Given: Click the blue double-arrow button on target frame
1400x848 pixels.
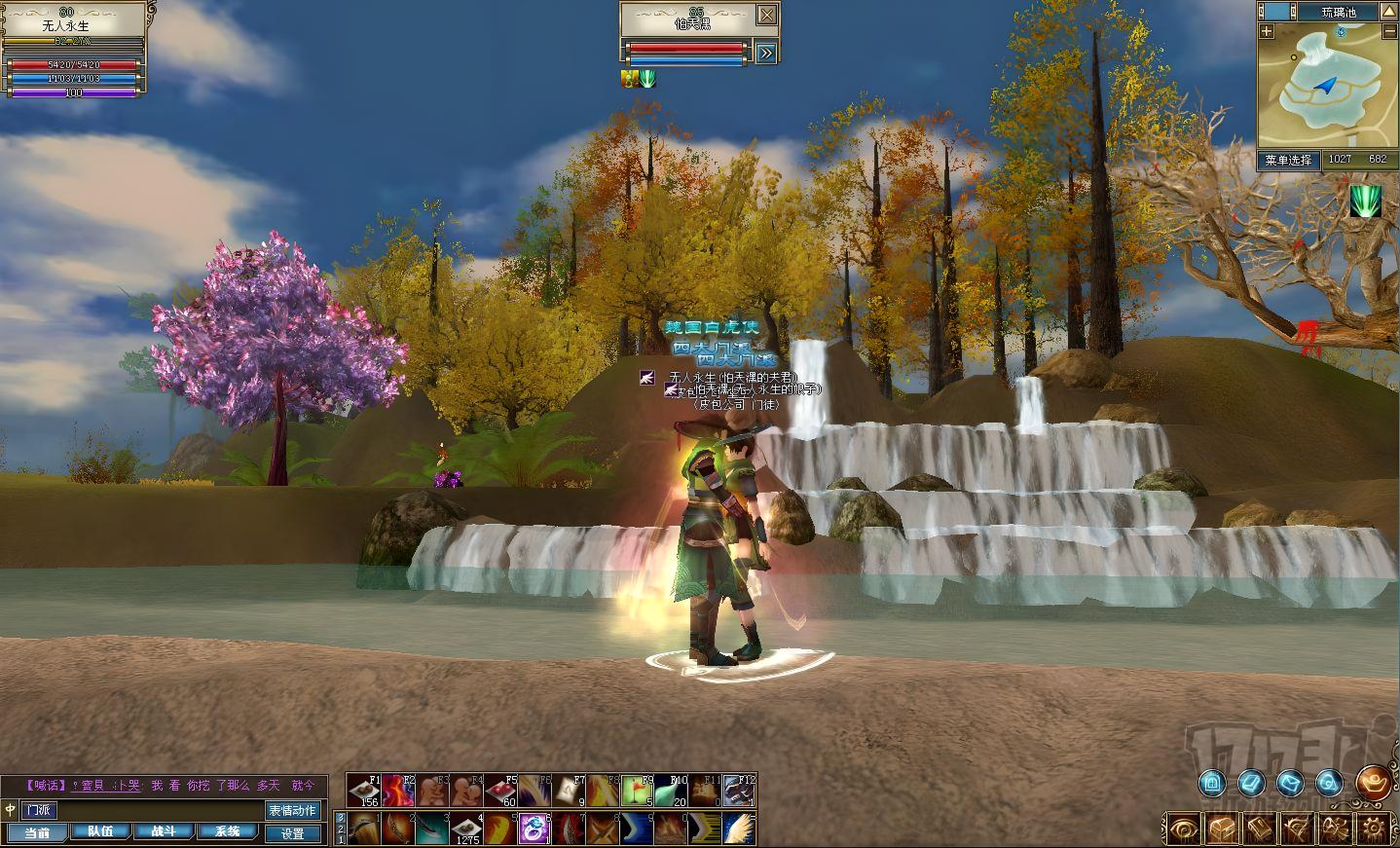Looking at the screenshot, I should pos(767,53).
